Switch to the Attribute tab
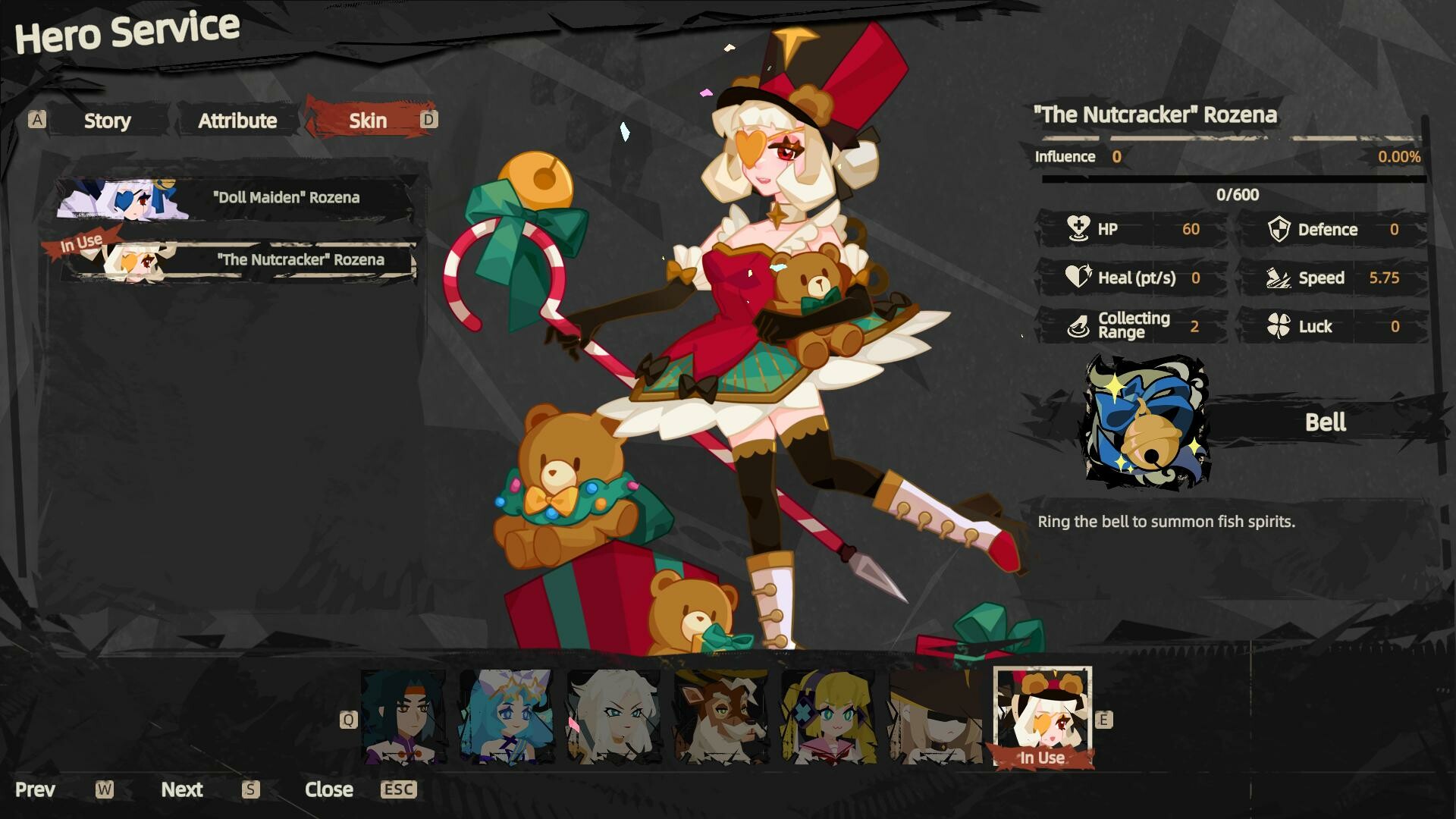Screen dimensions: 1456x819 [x=237, y=120]
